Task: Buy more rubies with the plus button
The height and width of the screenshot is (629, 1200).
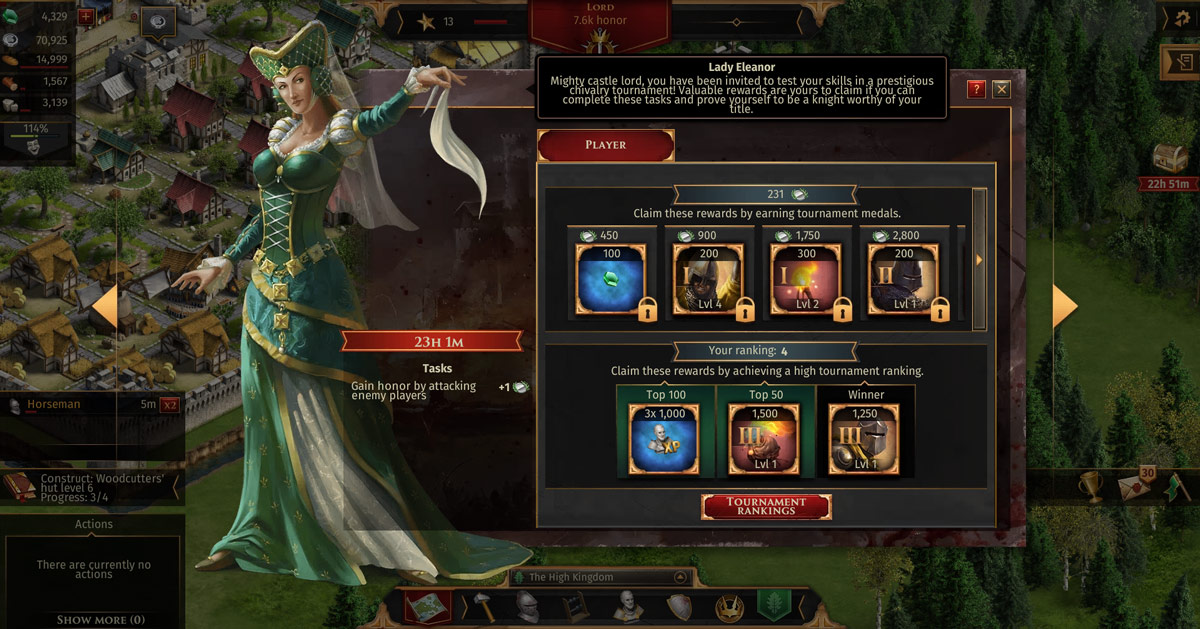Action: tap(85, 16)
